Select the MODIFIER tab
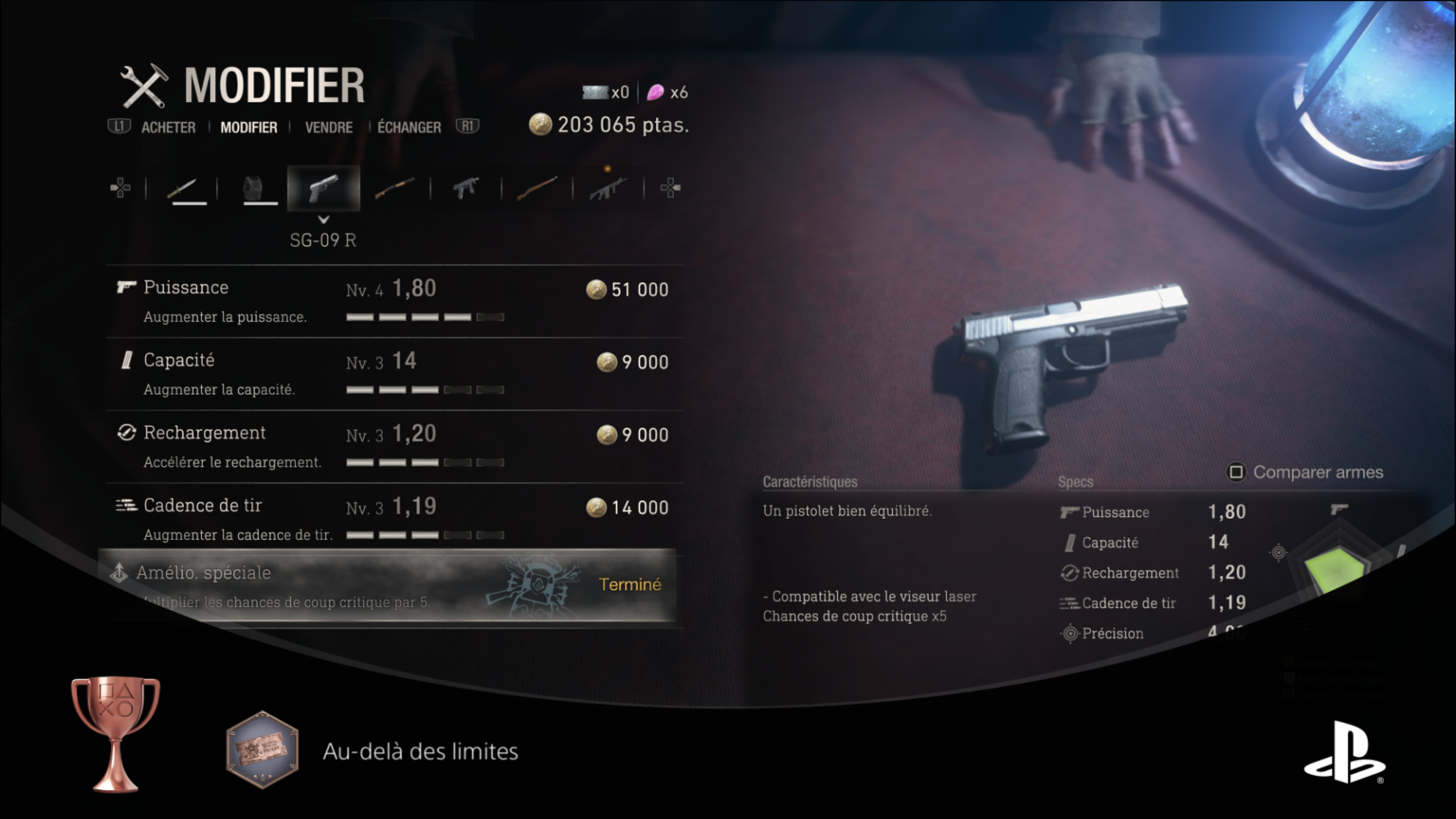 (x=249, y=127)
